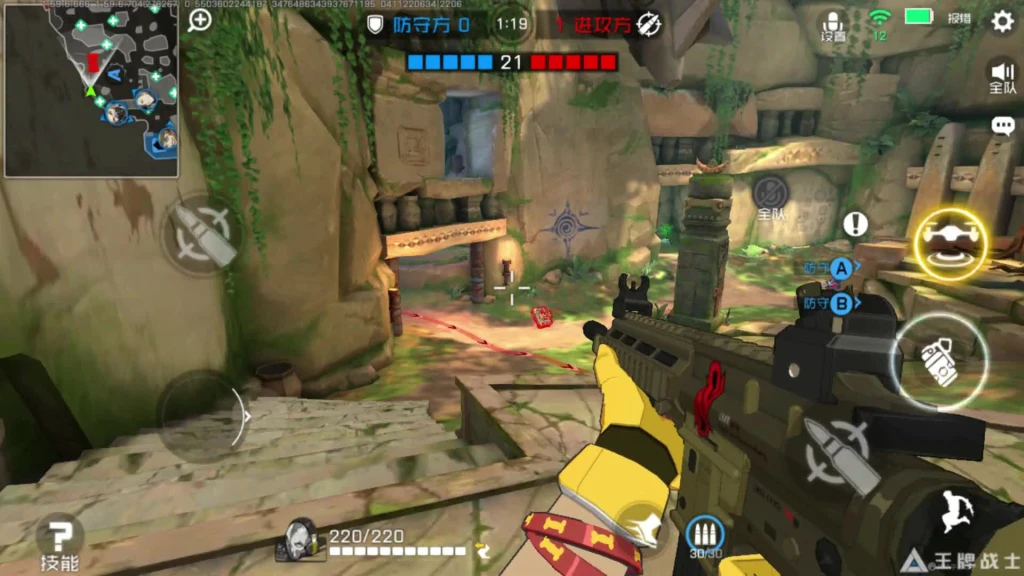The image size is (1024, 576).
Task: Open the microphone voice settings
Action: click(x=833, y=25)
